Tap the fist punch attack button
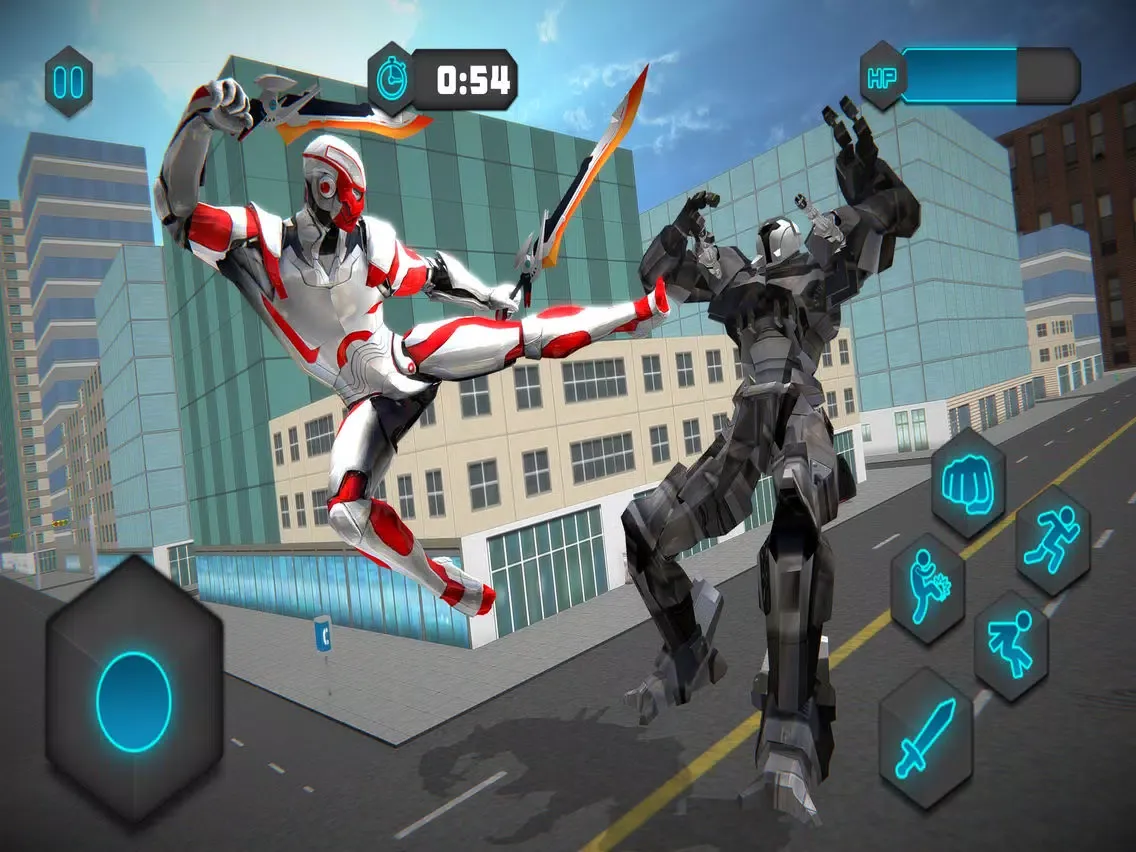The width and height of the screenshot is (1136, 852). (968, 486)
